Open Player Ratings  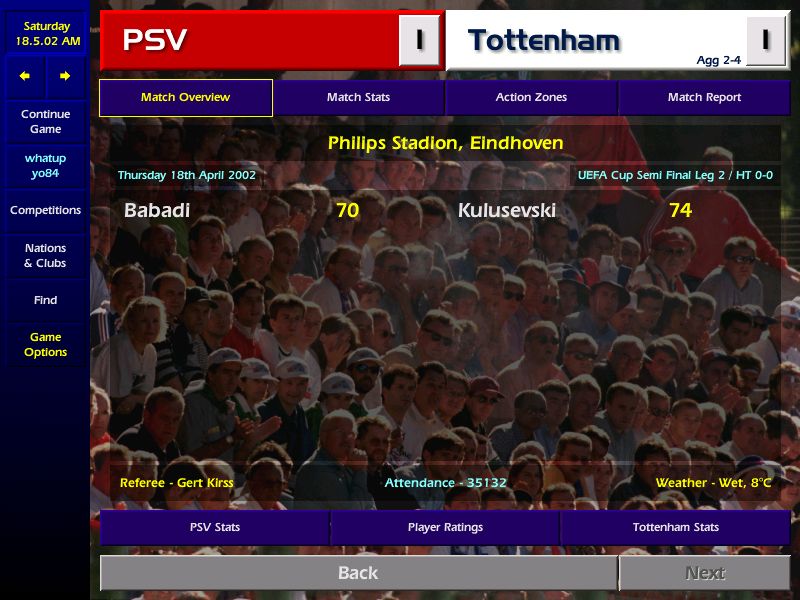[x=445, y=527]
